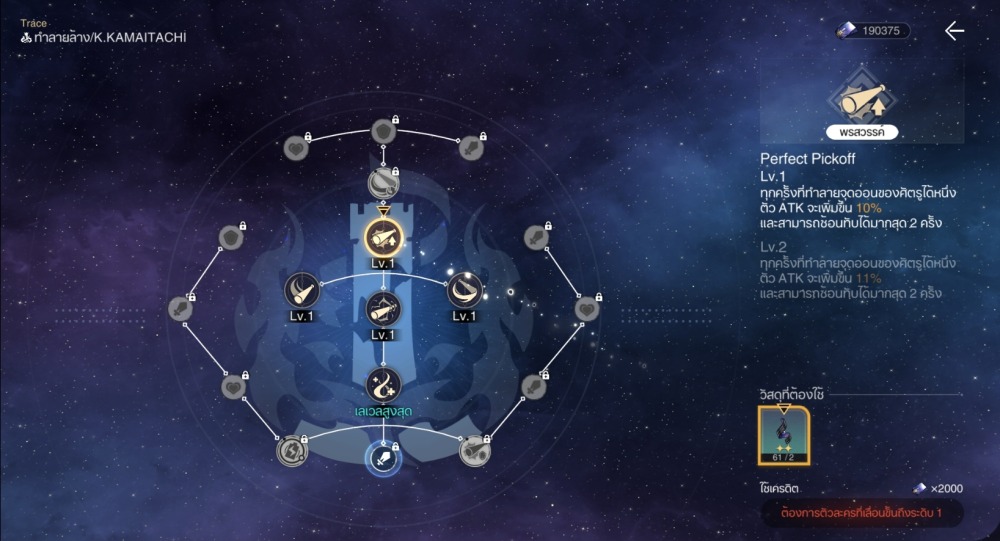
Task: Select the large locked node at bottom right
Action: 474,451
